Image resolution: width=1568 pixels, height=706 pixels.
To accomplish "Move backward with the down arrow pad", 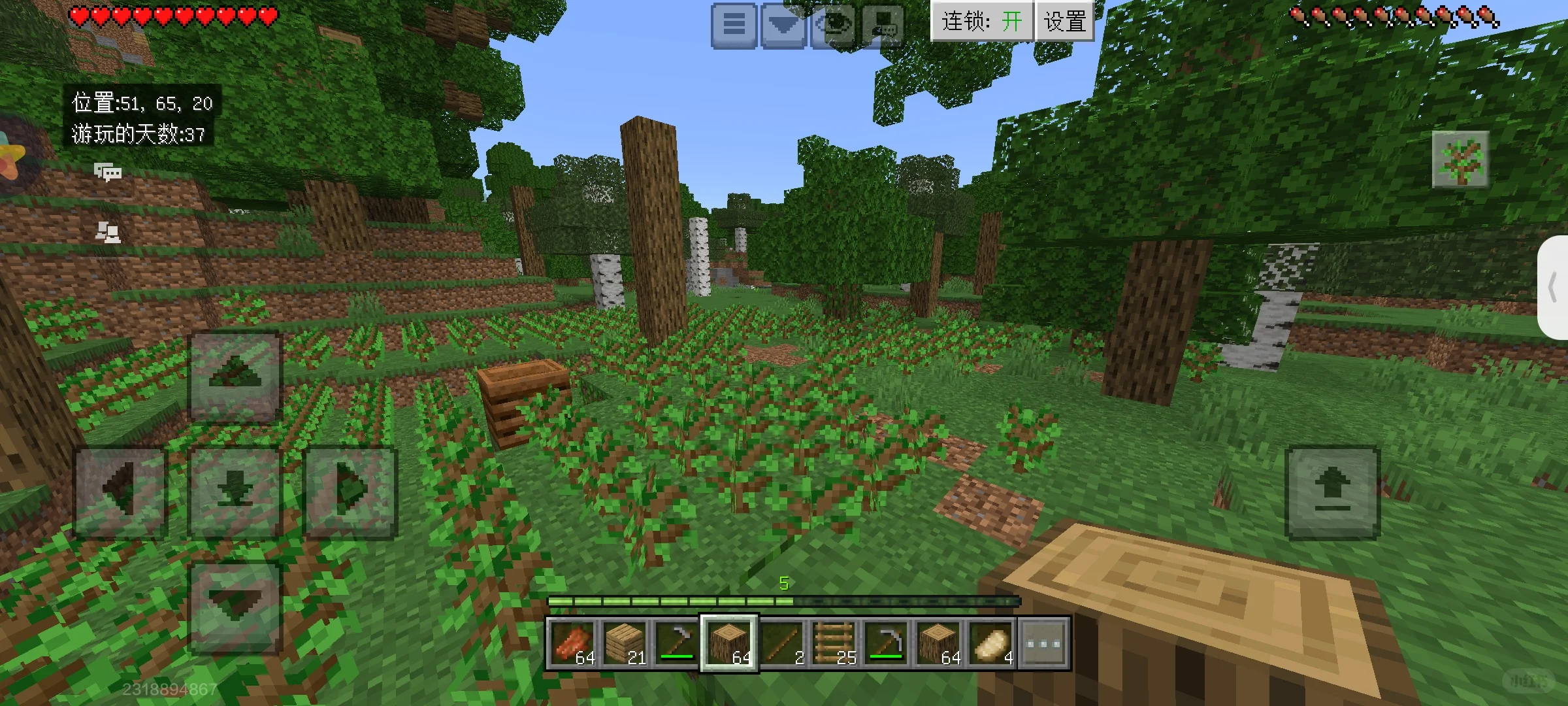I will pos(235,607).
